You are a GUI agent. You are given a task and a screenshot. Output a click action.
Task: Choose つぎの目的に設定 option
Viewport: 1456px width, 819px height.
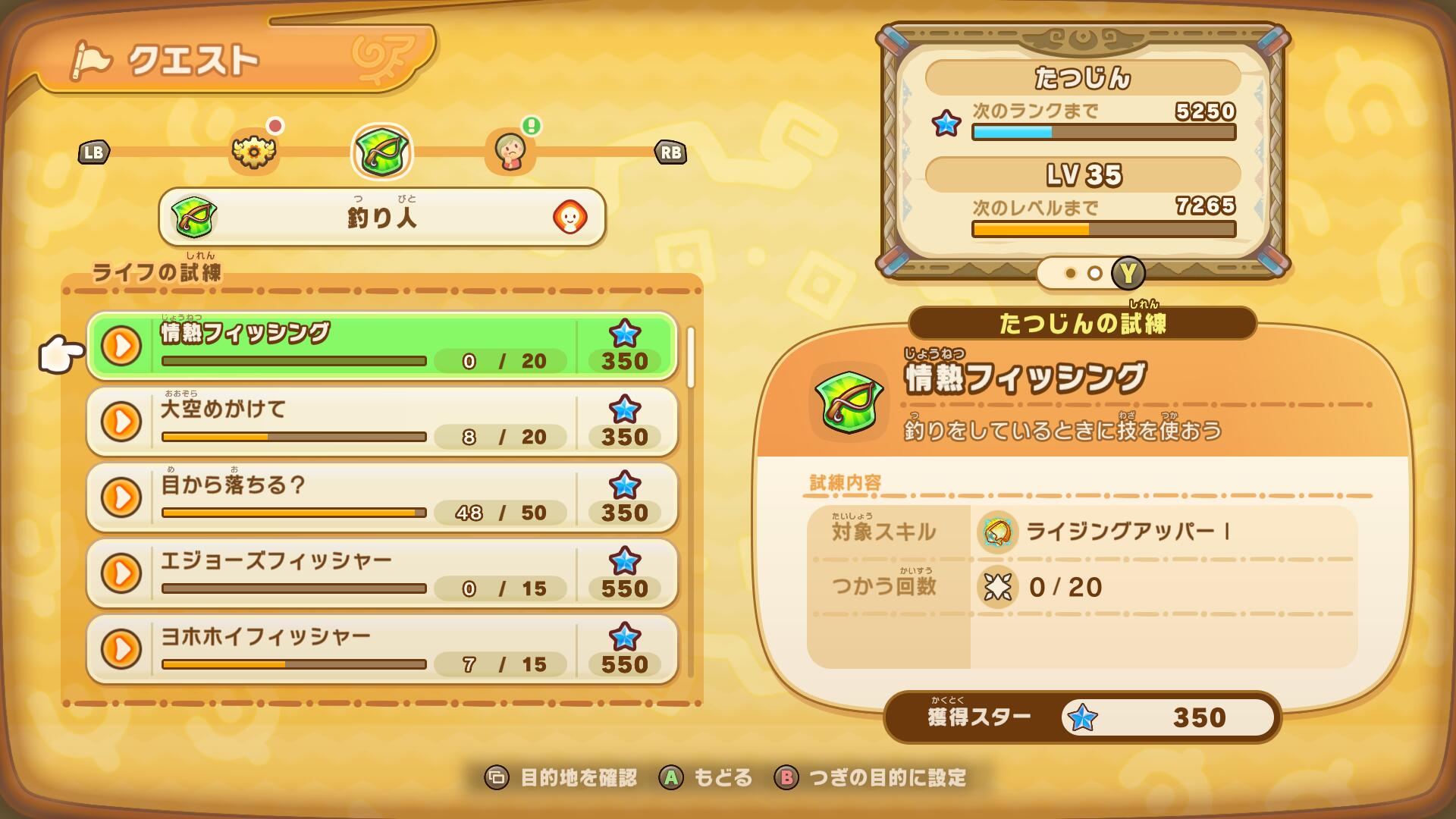pos(871,777)
